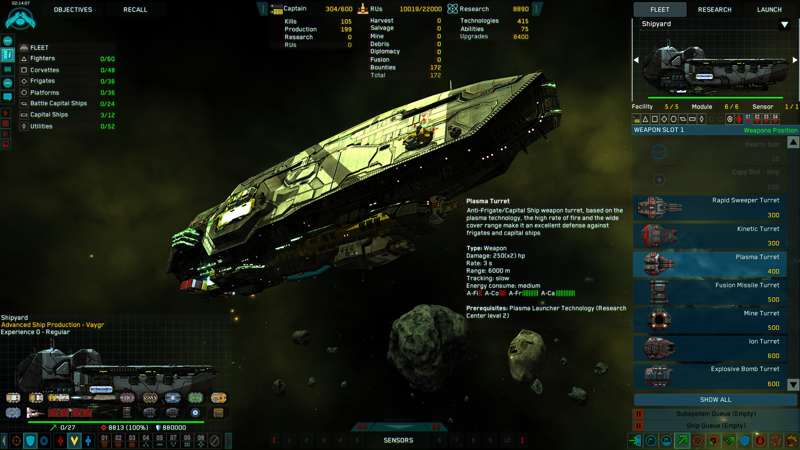
Task: Switch to the Research tab
Action: (714, 10)
